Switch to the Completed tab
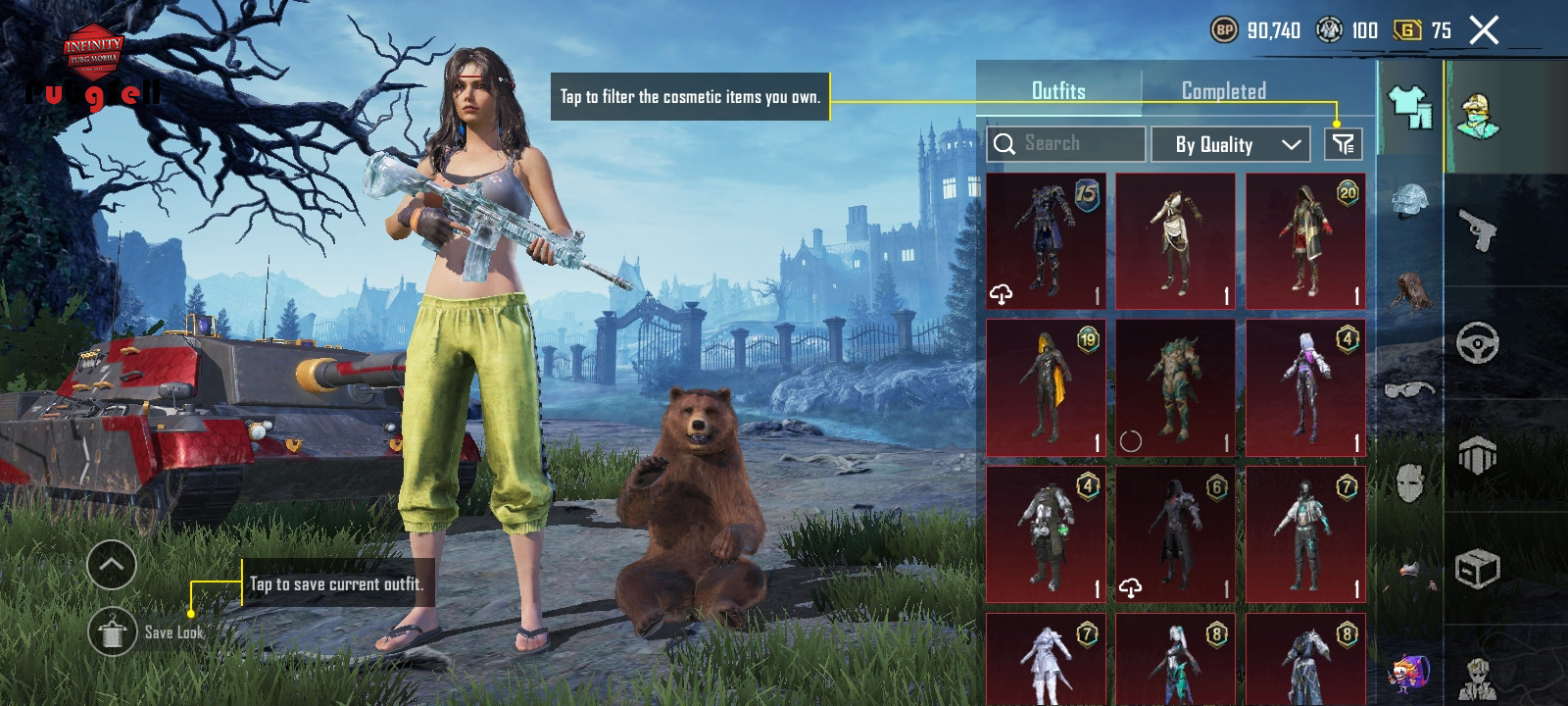The height and width of the screenshot is (706, 1568). click(x=1223, y=91)
